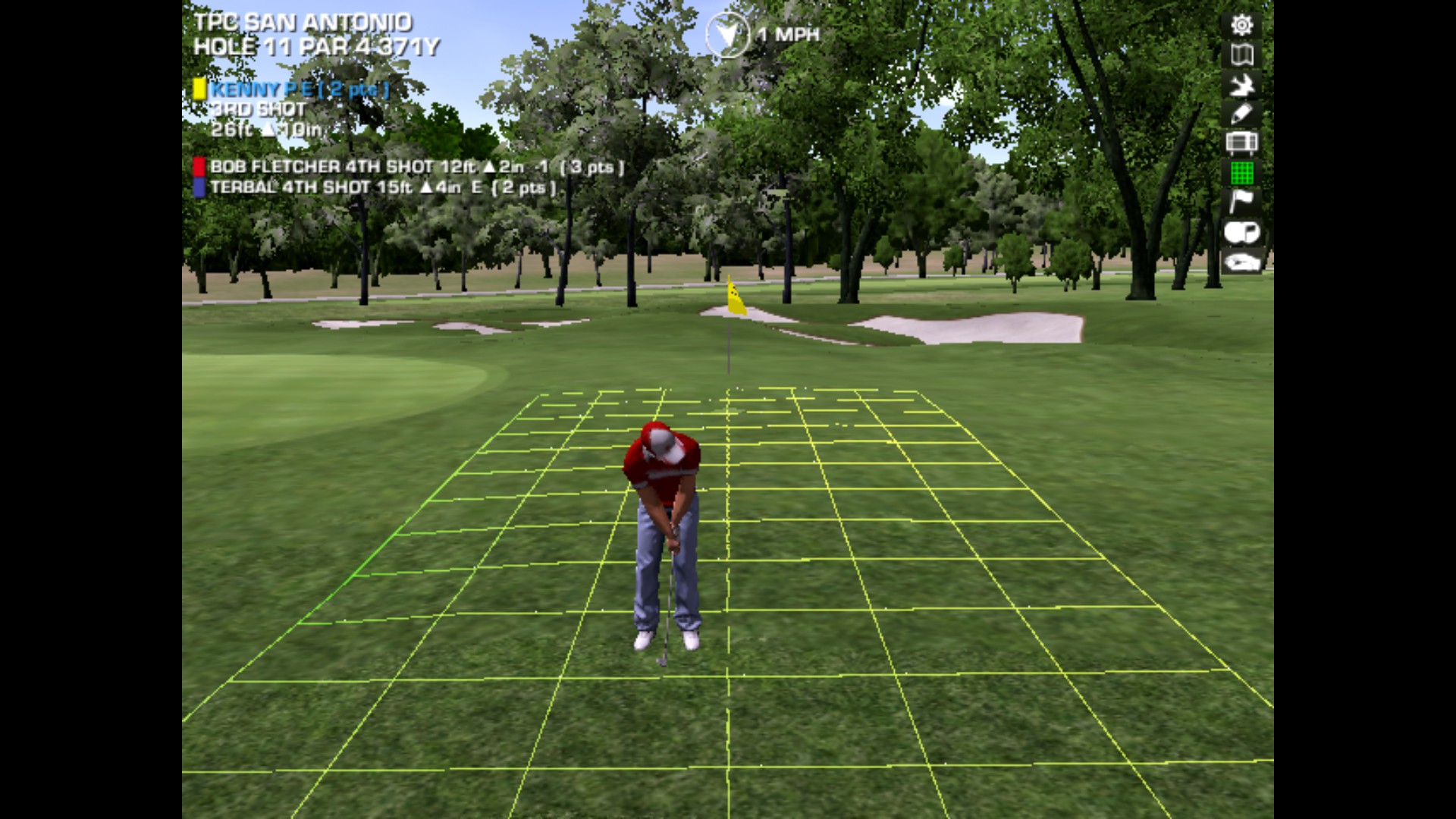The height and width of the screenshot is (819, 1456).
Task: Open the pencil scorecard icon
Action: tap(1241, 115)
